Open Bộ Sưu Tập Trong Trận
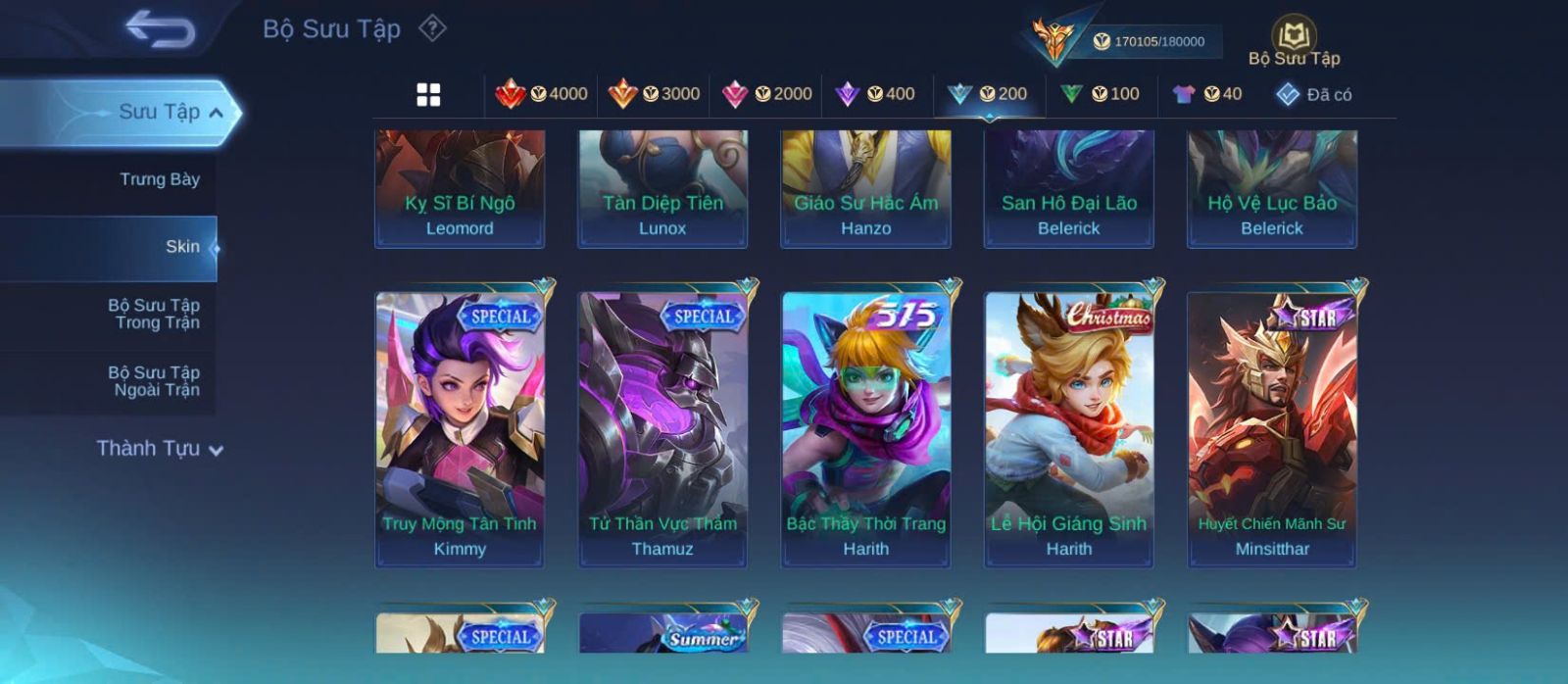1568x684 pixels. click(155, 314)
